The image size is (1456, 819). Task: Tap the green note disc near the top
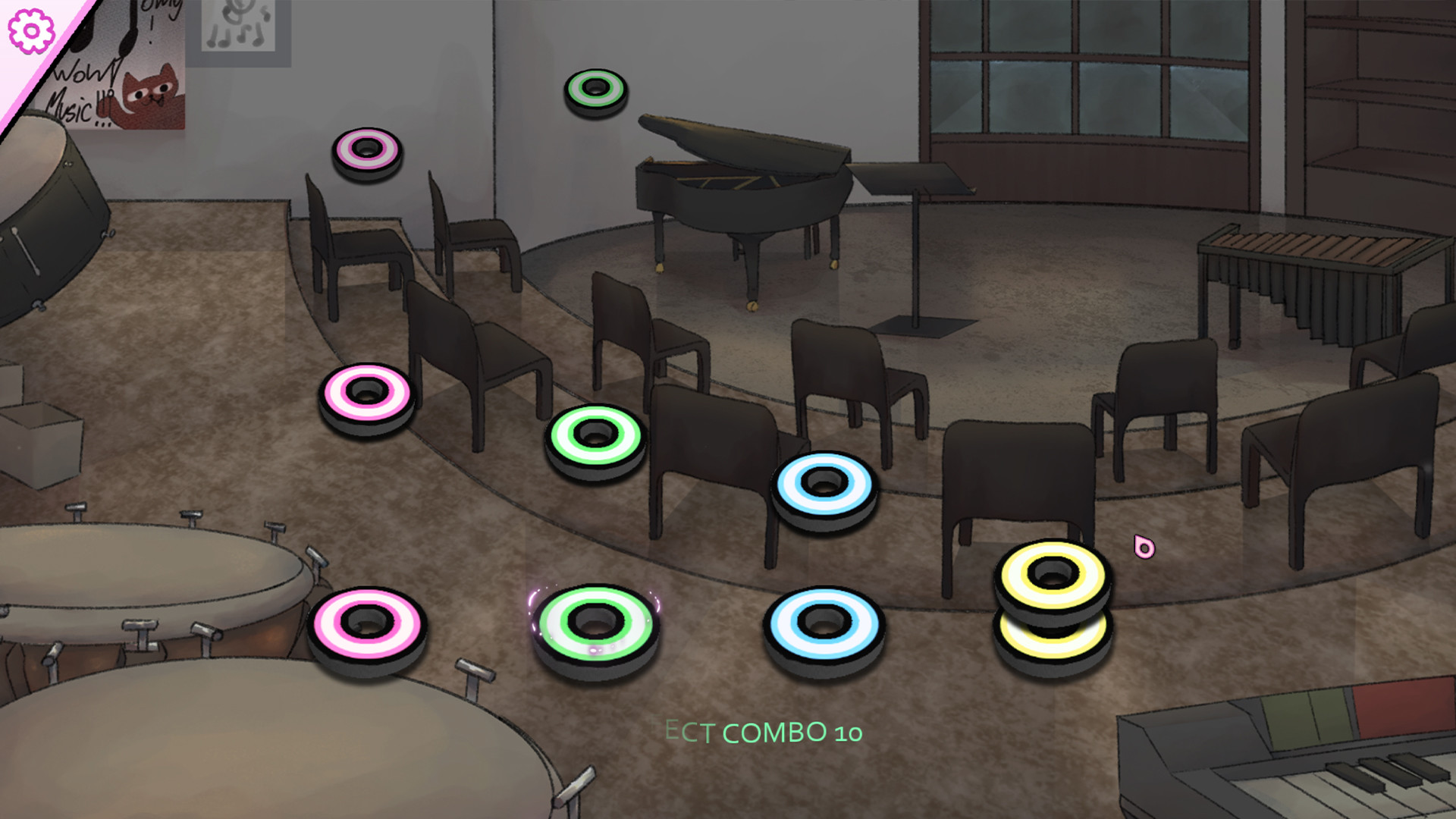tap(596, 89)
